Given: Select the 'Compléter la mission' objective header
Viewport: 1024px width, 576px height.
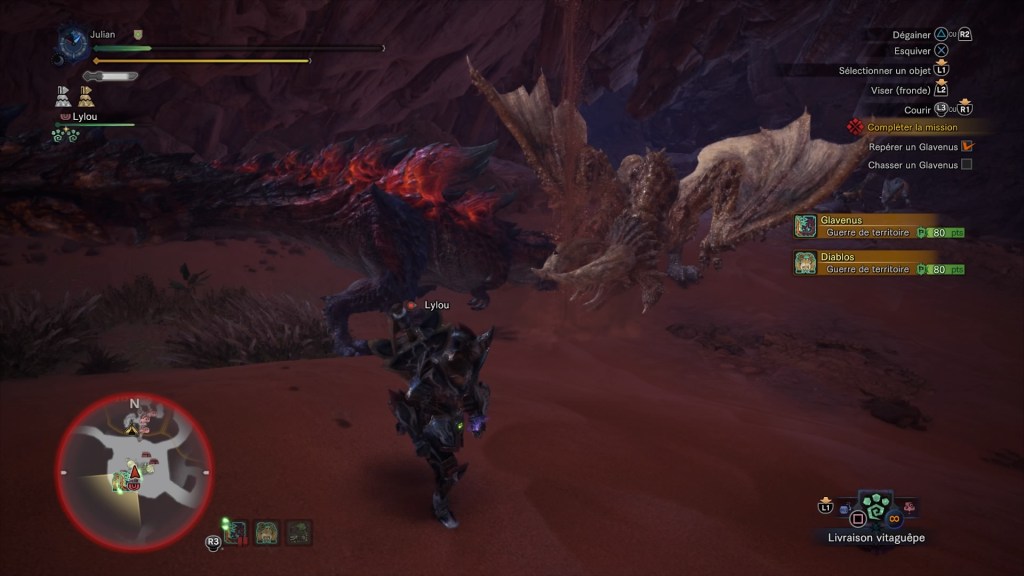Looking at the screenshot, I should 911,128.
